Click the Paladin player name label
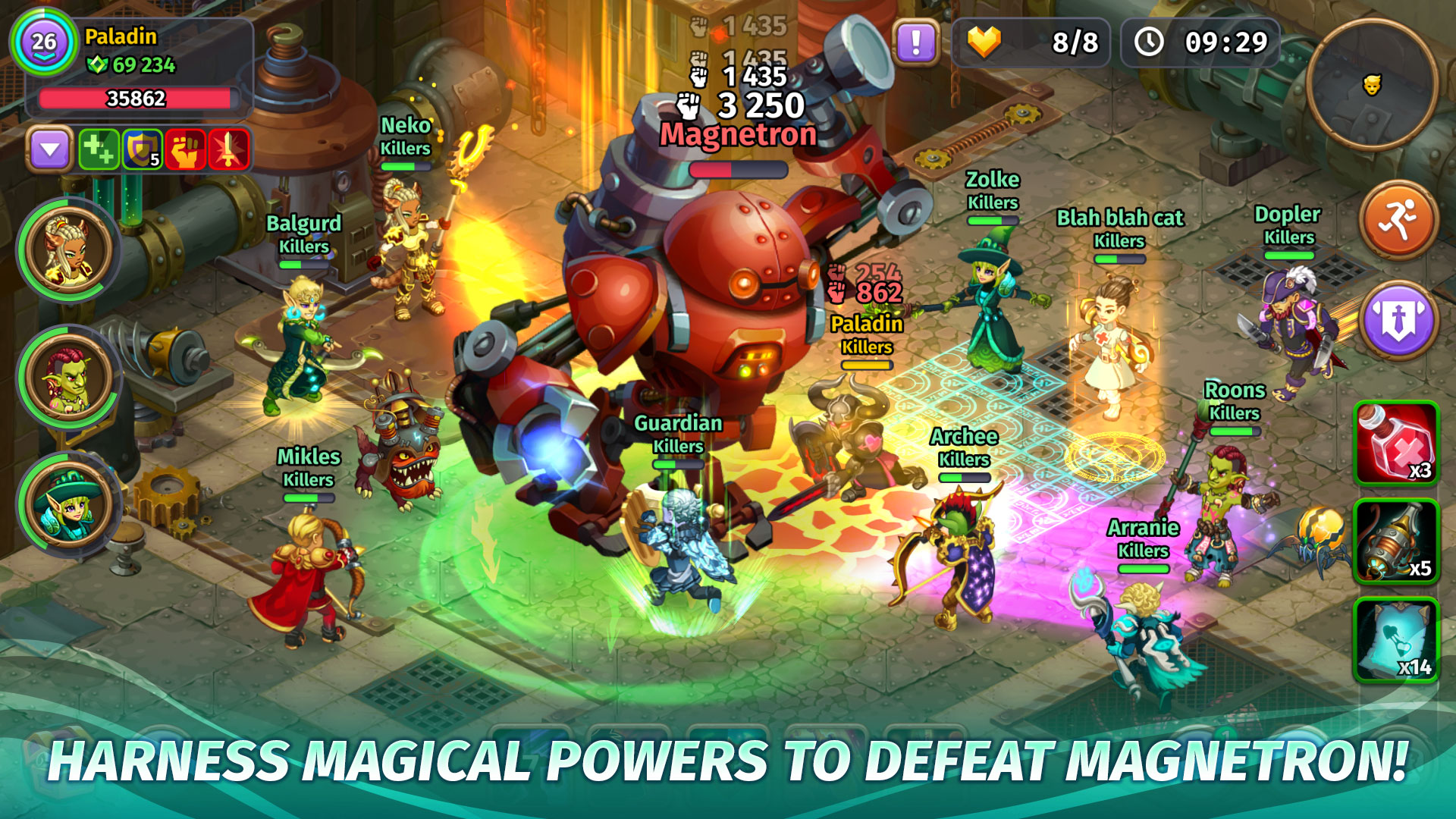 pos(121,33)
